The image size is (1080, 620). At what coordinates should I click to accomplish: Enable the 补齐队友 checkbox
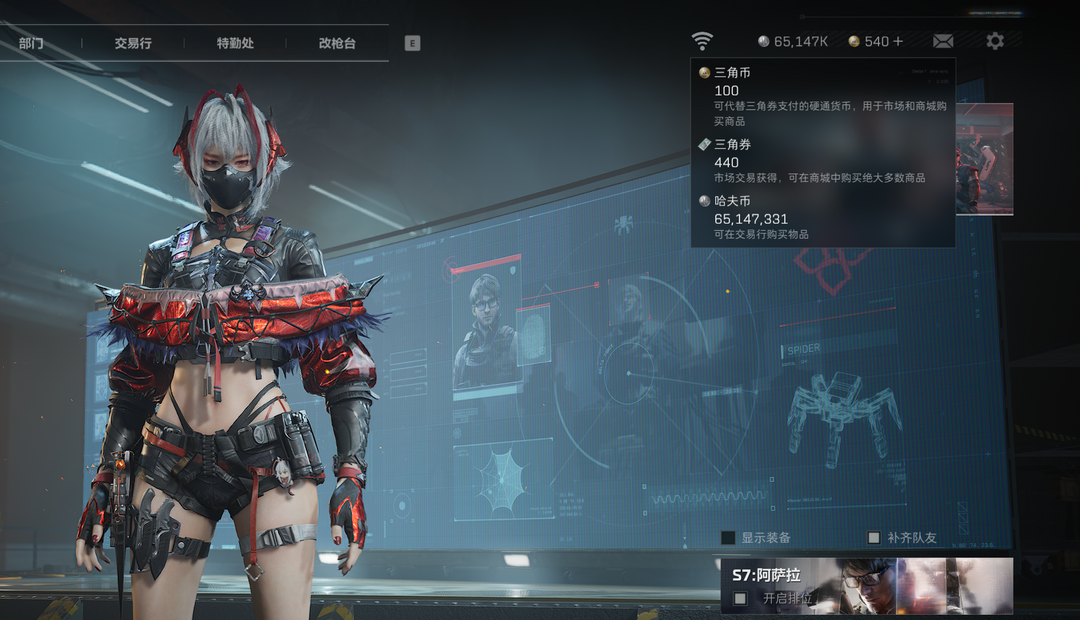pos(874,538)
